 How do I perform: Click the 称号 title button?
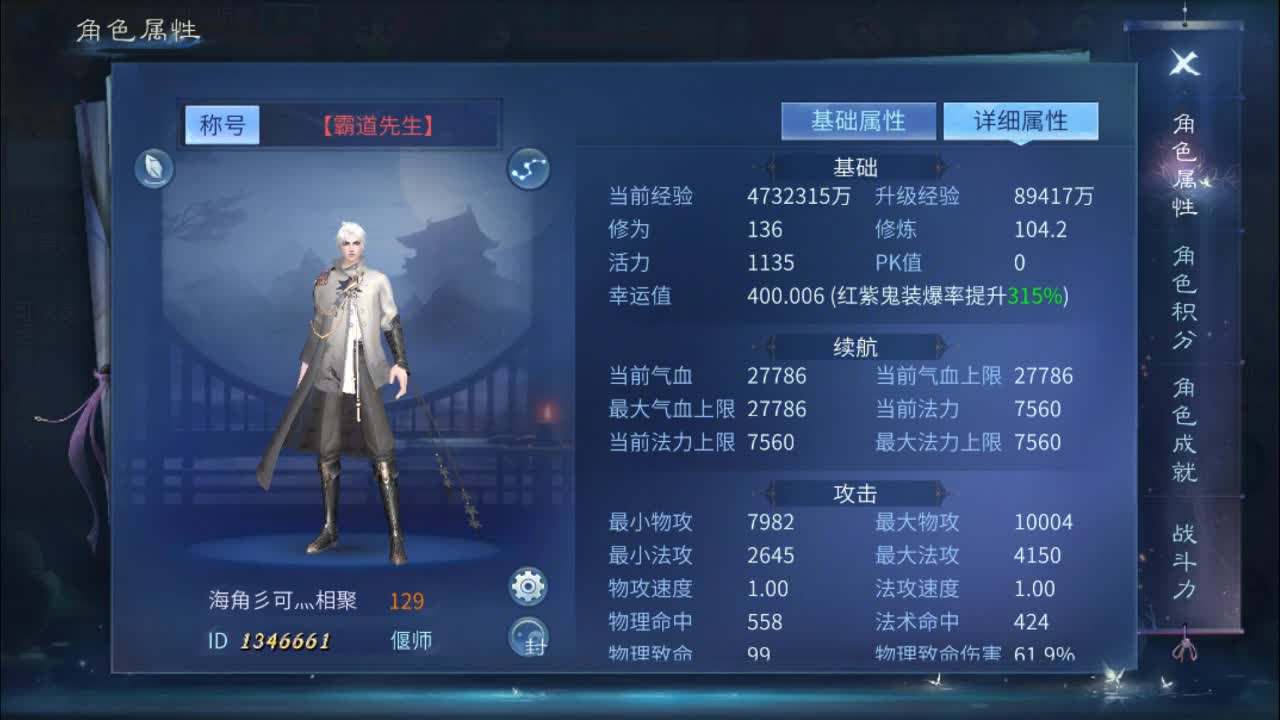(x=222, y=126)
